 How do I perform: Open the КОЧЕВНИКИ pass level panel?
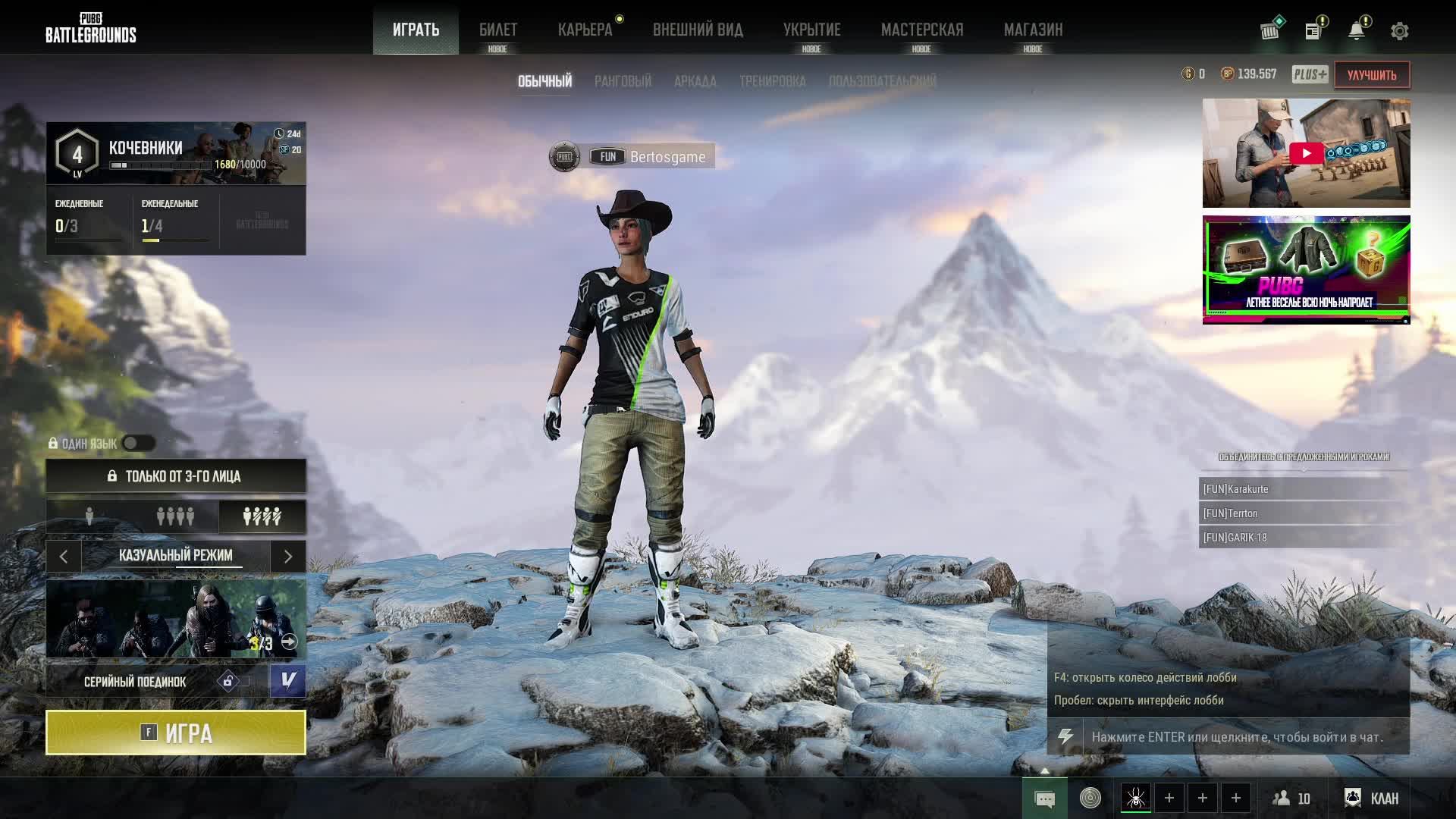coord(176,154)
